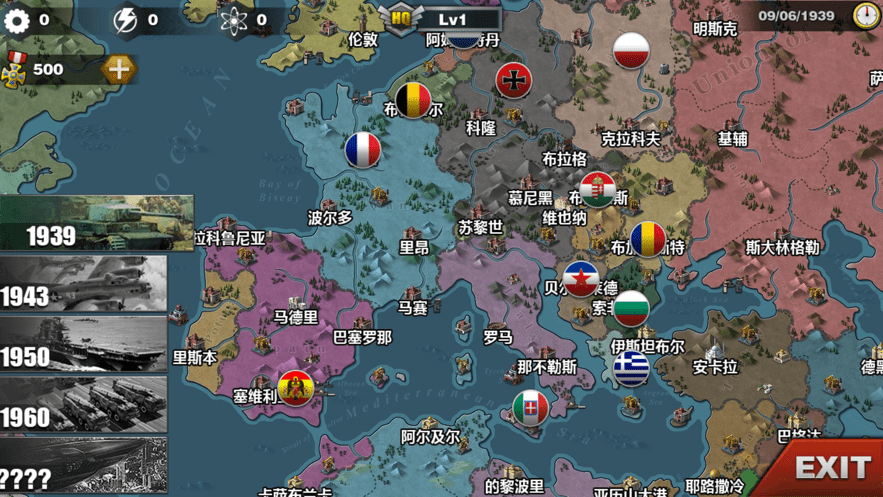Image resolution: width=883 pixels, height=497 pixels.
Task: Select the Greece flag marker
Action: (x=630, y=367)
